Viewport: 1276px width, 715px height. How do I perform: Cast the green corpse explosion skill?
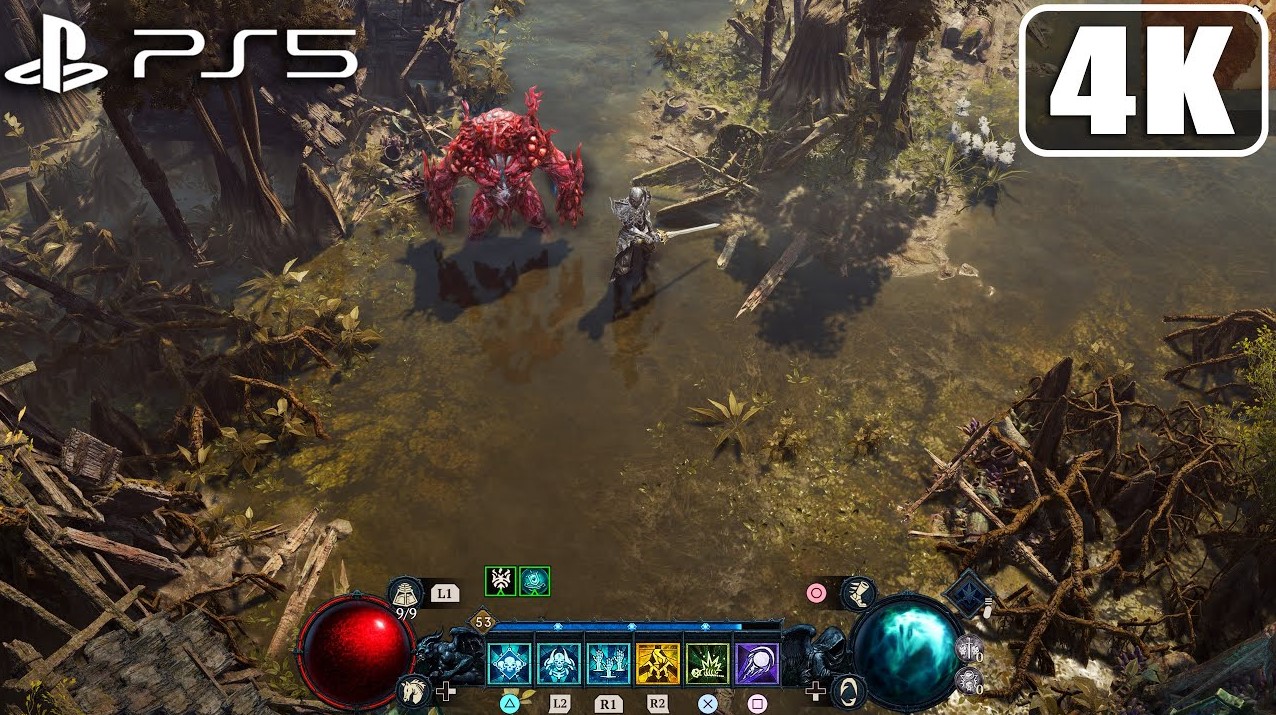tap(708, 664)
